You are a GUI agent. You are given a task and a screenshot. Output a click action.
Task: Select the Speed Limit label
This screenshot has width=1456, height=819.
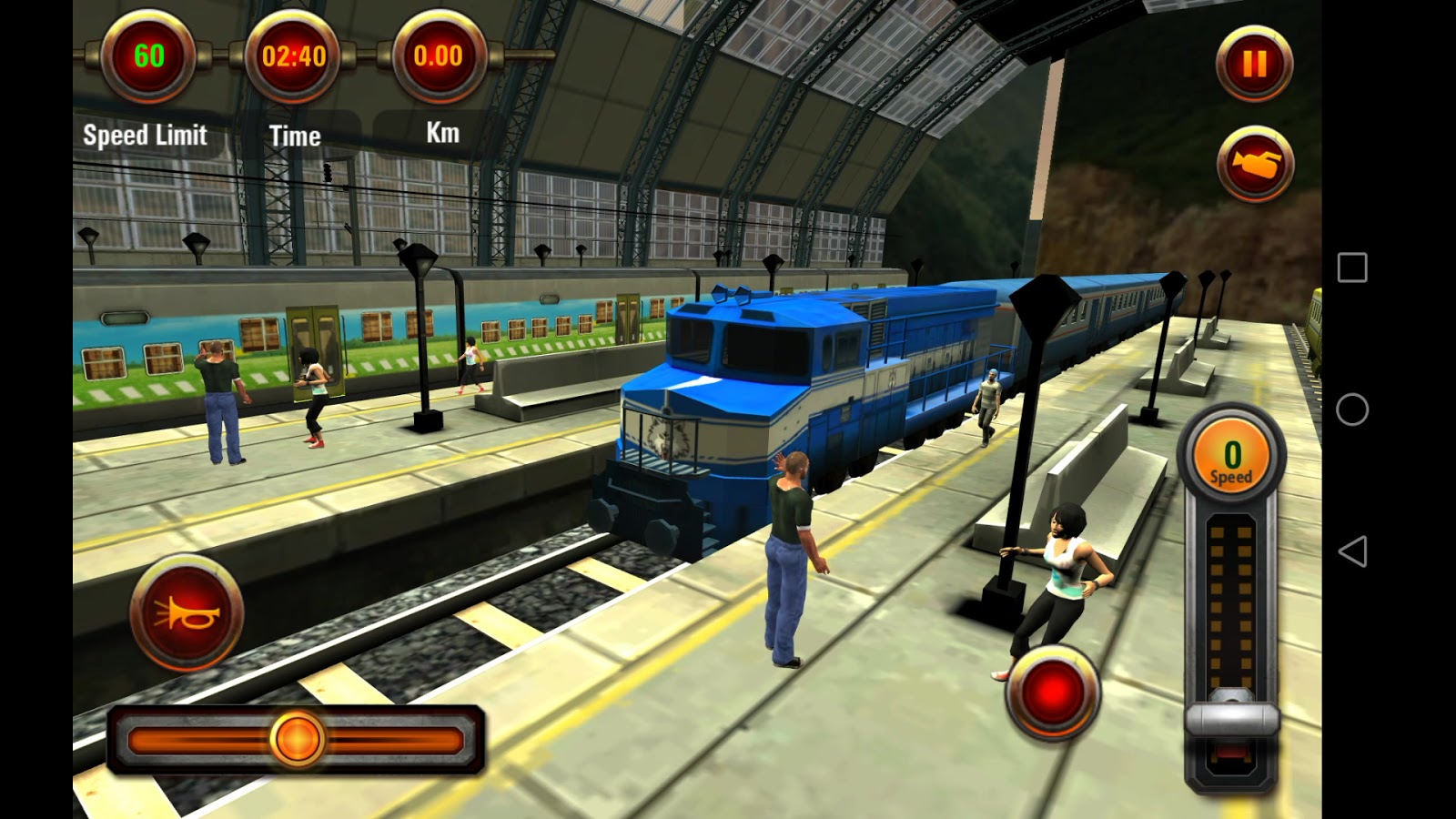144,136
